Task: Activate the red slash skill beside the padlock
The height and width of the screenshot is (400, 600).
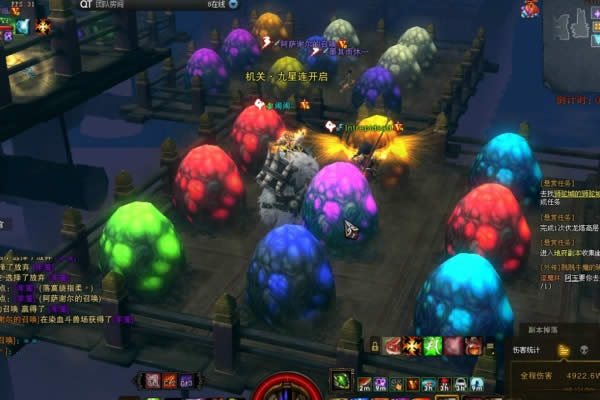Action: [x=393, y=345]
